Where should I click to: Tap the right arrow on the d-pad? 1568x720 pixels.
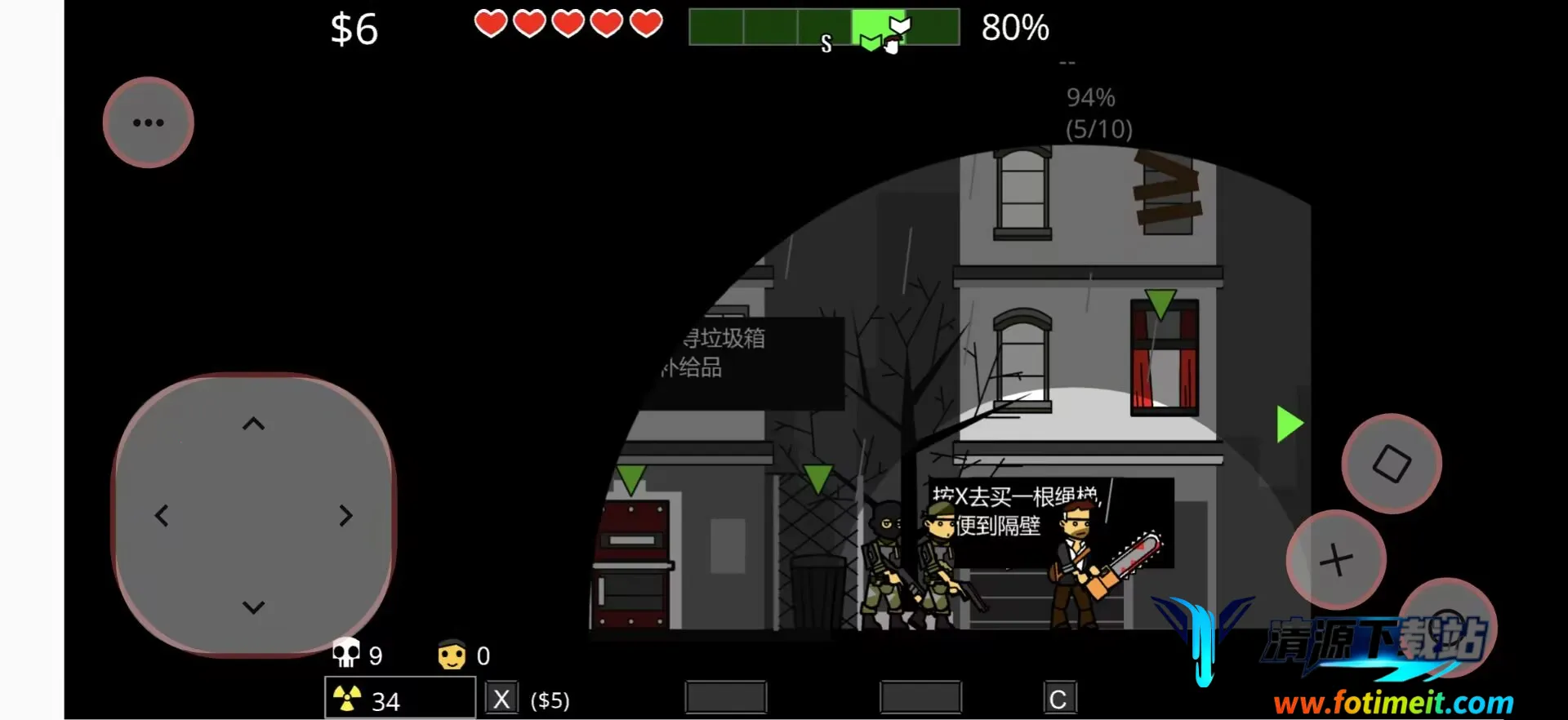(x=346, y=516)
